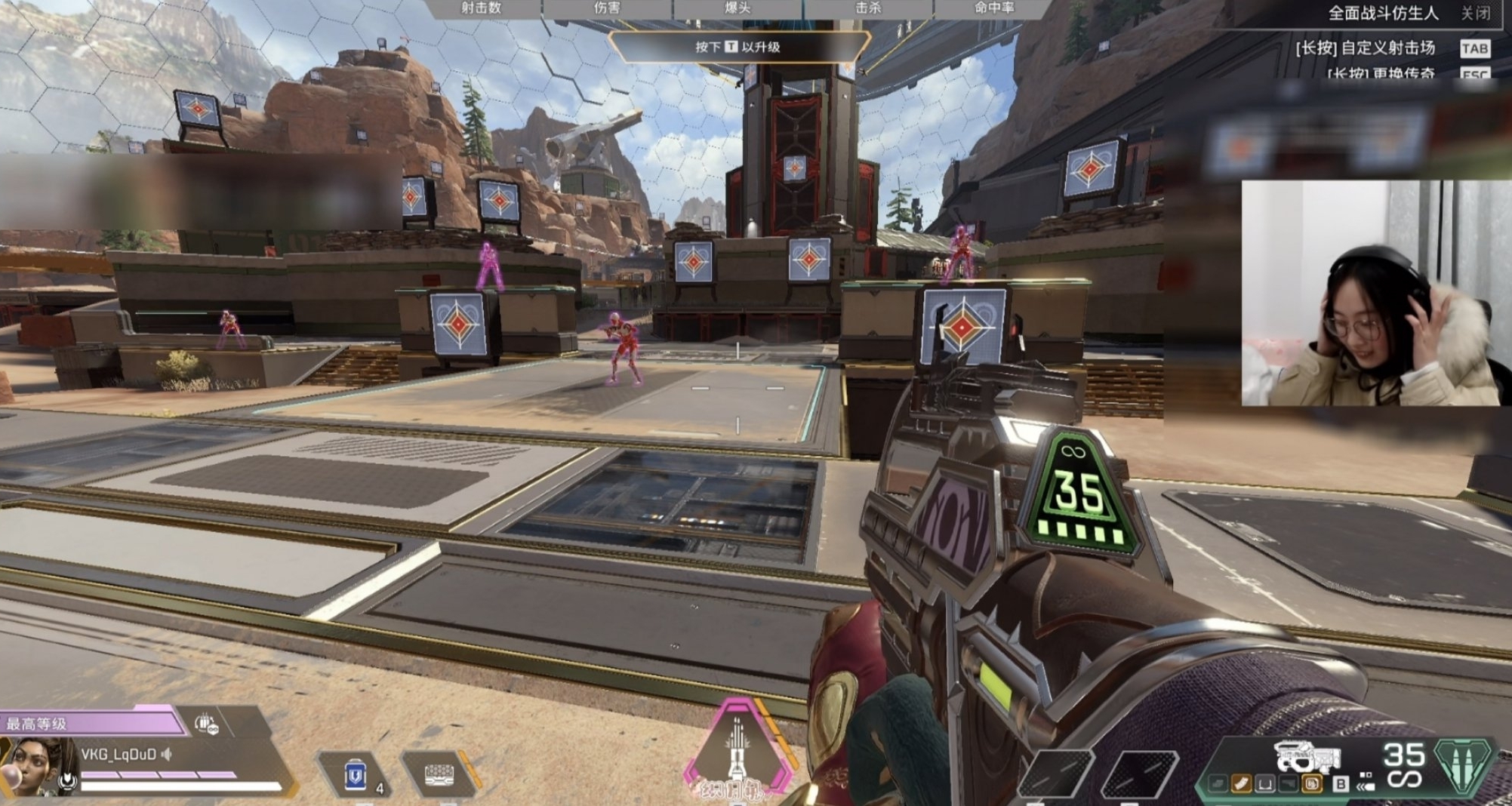Click the legend upgrade icon beside 最高等级
Screen dimensions: 1512x806
tap(206, 724)
